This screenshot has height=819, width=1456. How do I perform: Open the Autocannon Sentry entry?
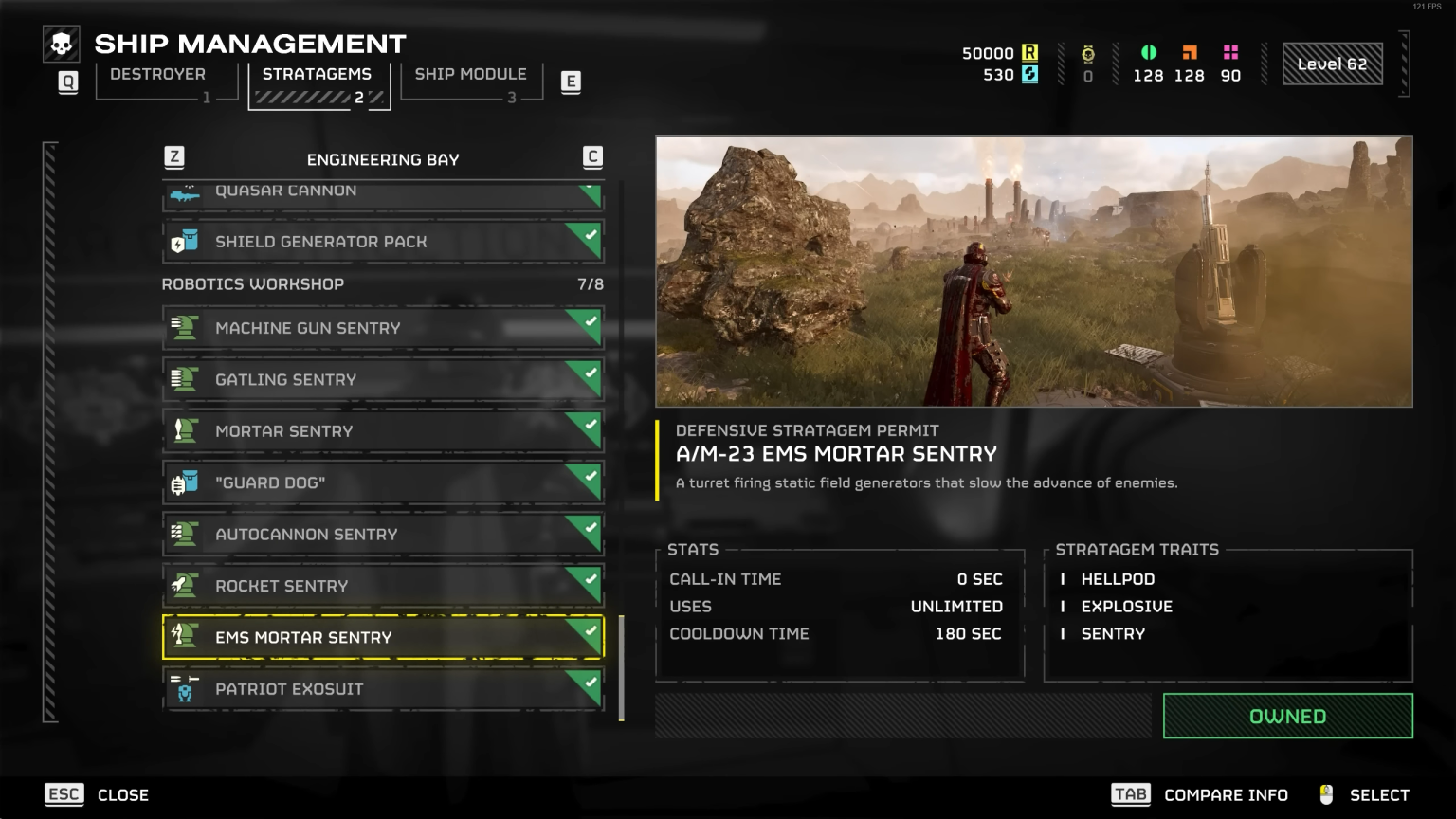click(382, 535)
